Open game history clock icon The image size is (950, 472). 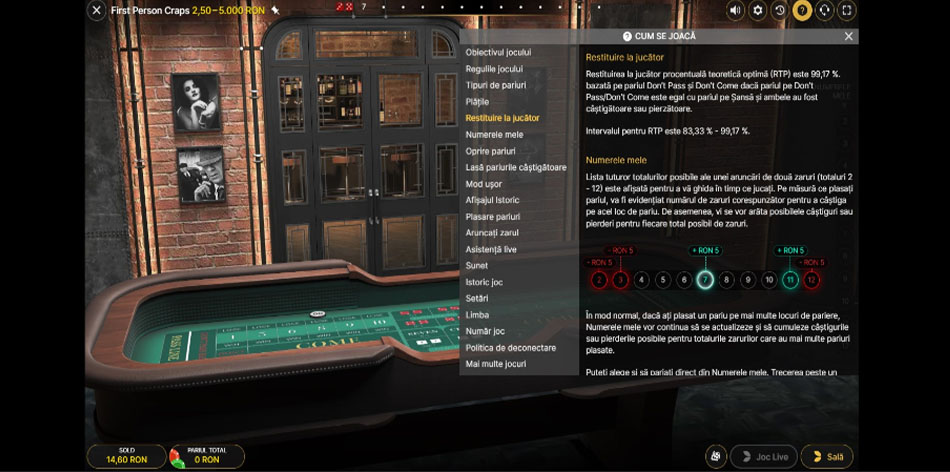780,10
